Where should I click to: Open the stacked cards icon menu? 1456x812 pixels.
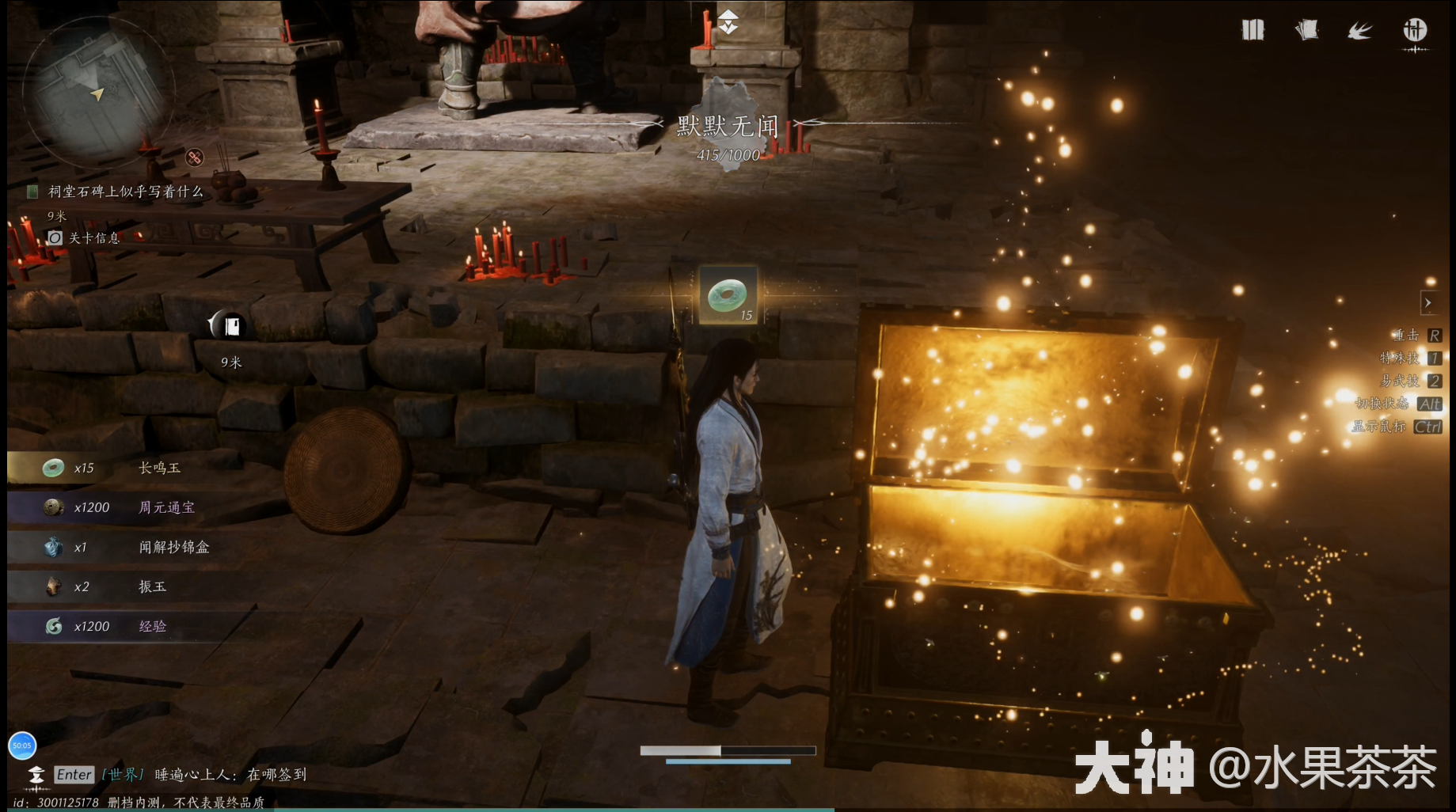pos(1306,30)
